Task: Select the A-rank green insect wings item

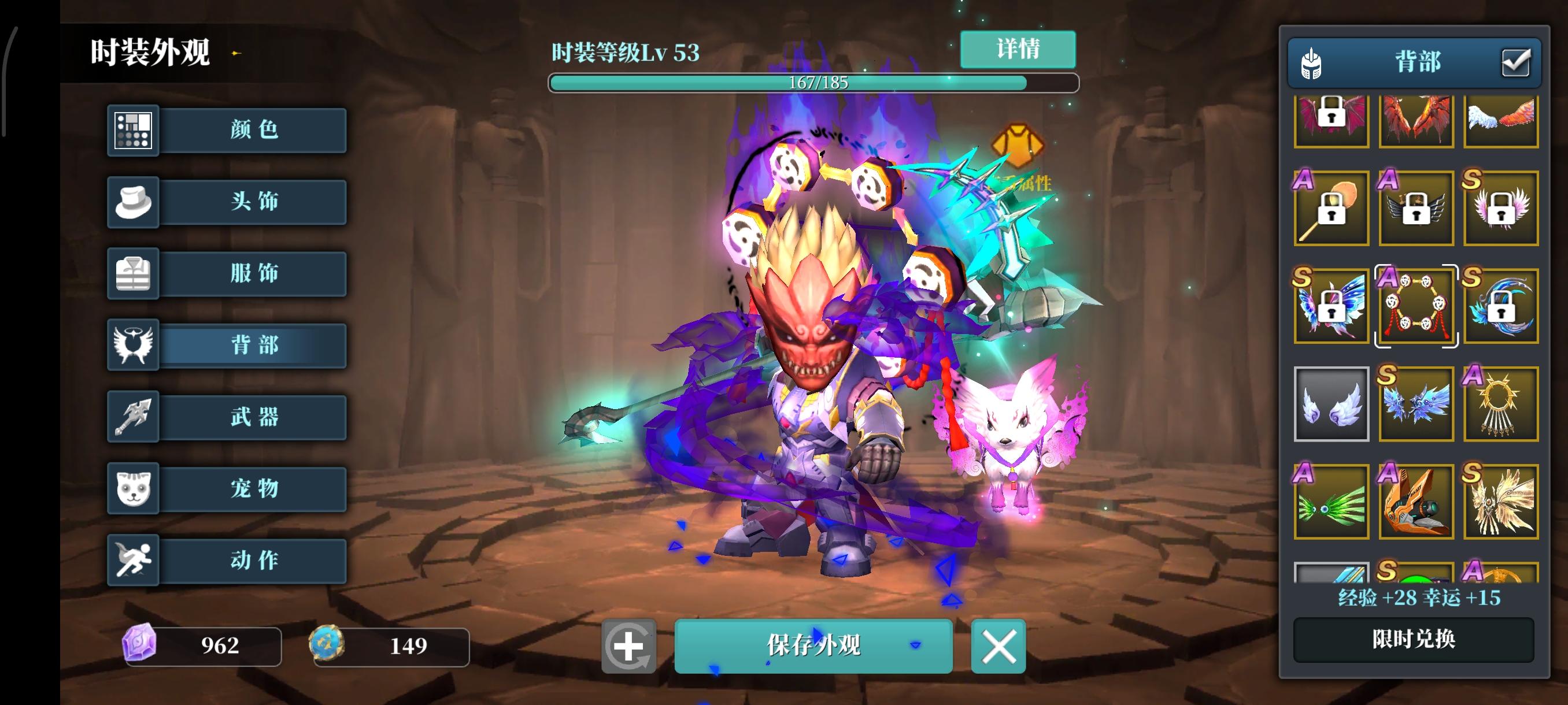Action: point(1331,502)
